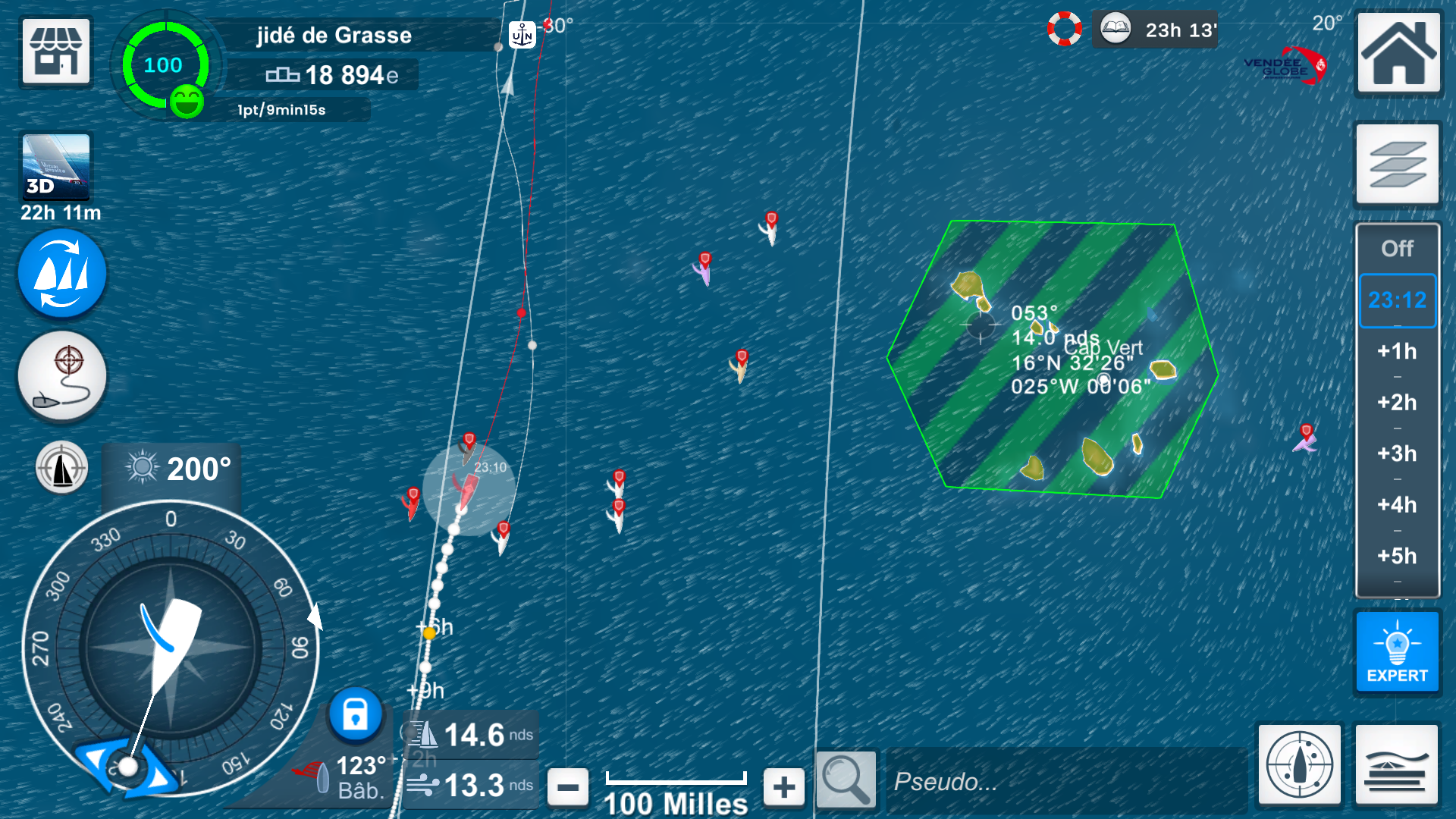Activate the EXPERT mode button
The image size is (1456, 819).
(x=1397, y=652)
